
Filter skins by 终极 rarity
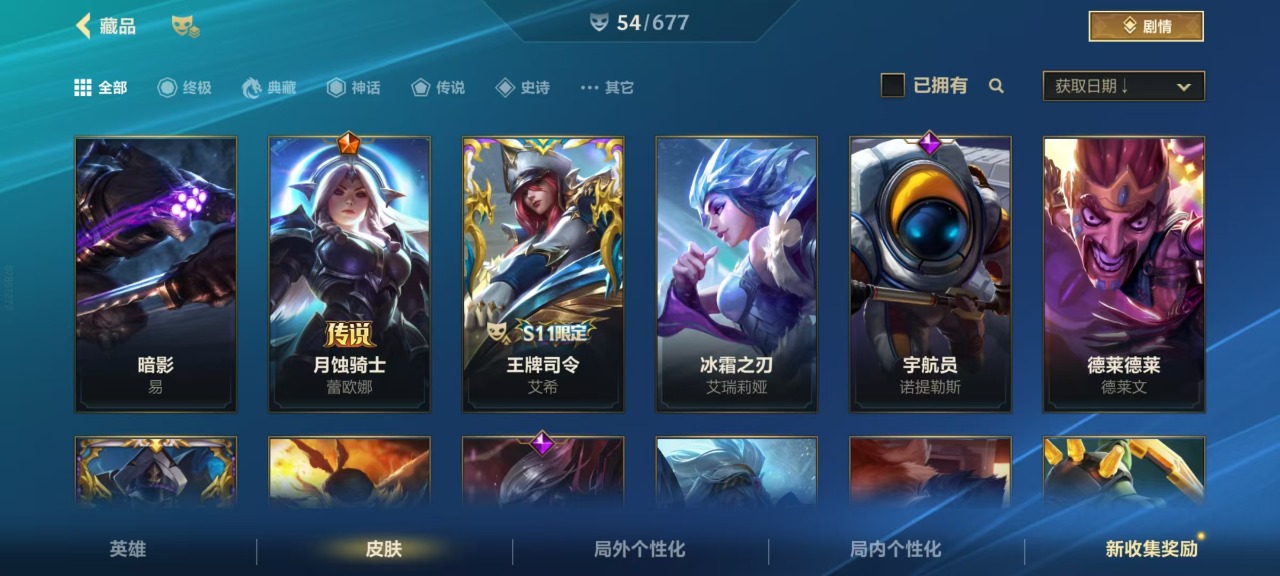[x=185, y=88]
